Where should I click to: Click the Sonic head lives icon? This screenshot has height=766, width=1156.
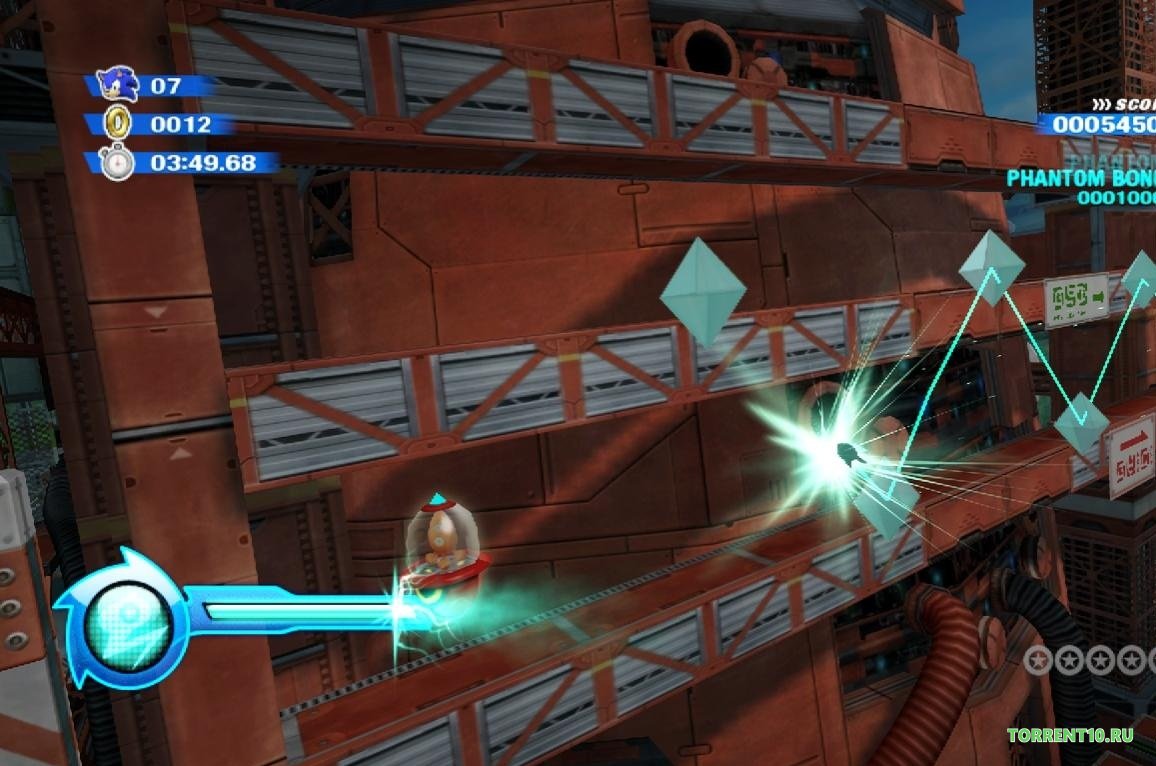(118, 85)
